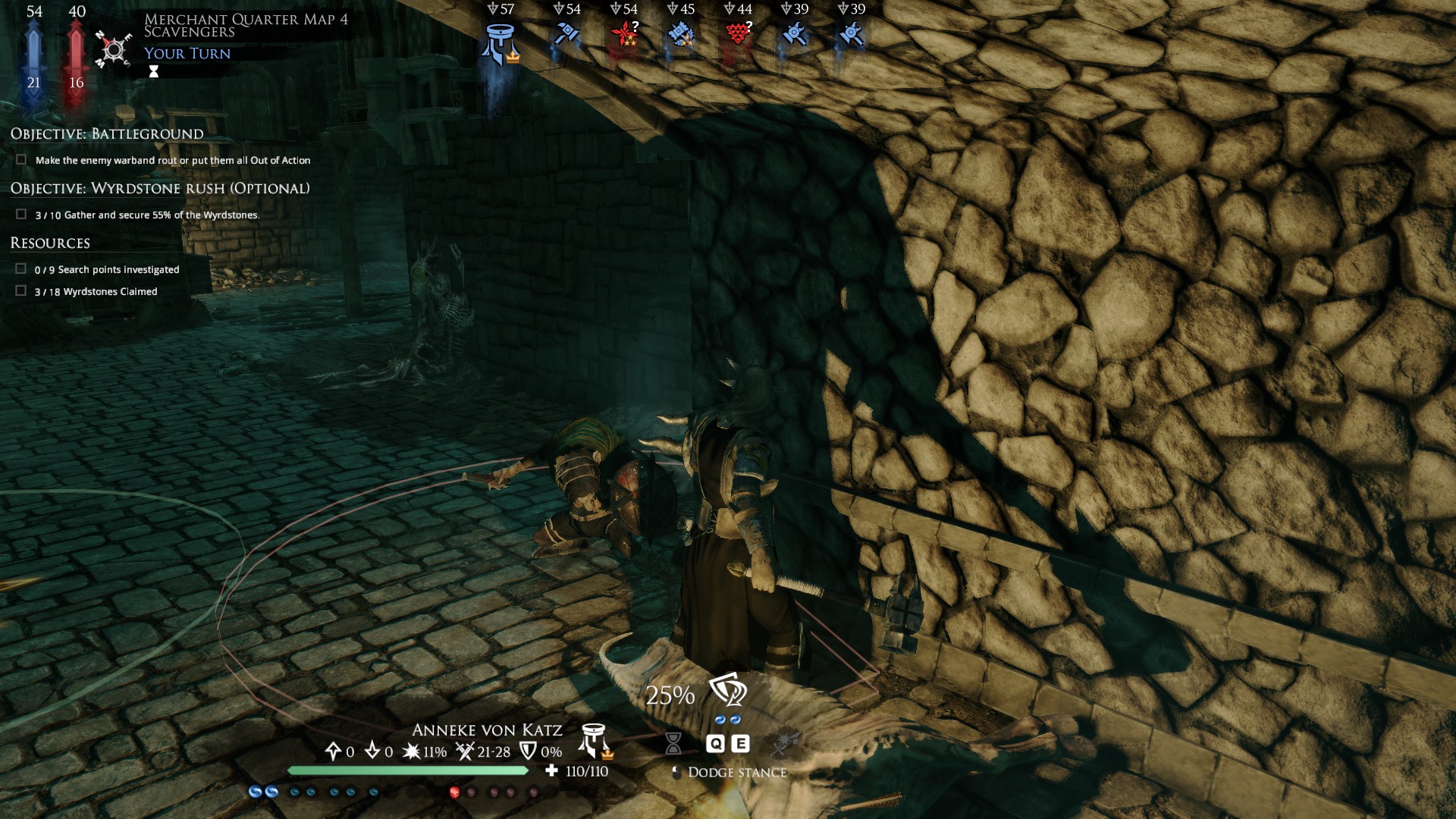Click the hourglass end-turn icon beside Q
The height and width of the screenshot is (819, 1456).
(x=673, y=743)
